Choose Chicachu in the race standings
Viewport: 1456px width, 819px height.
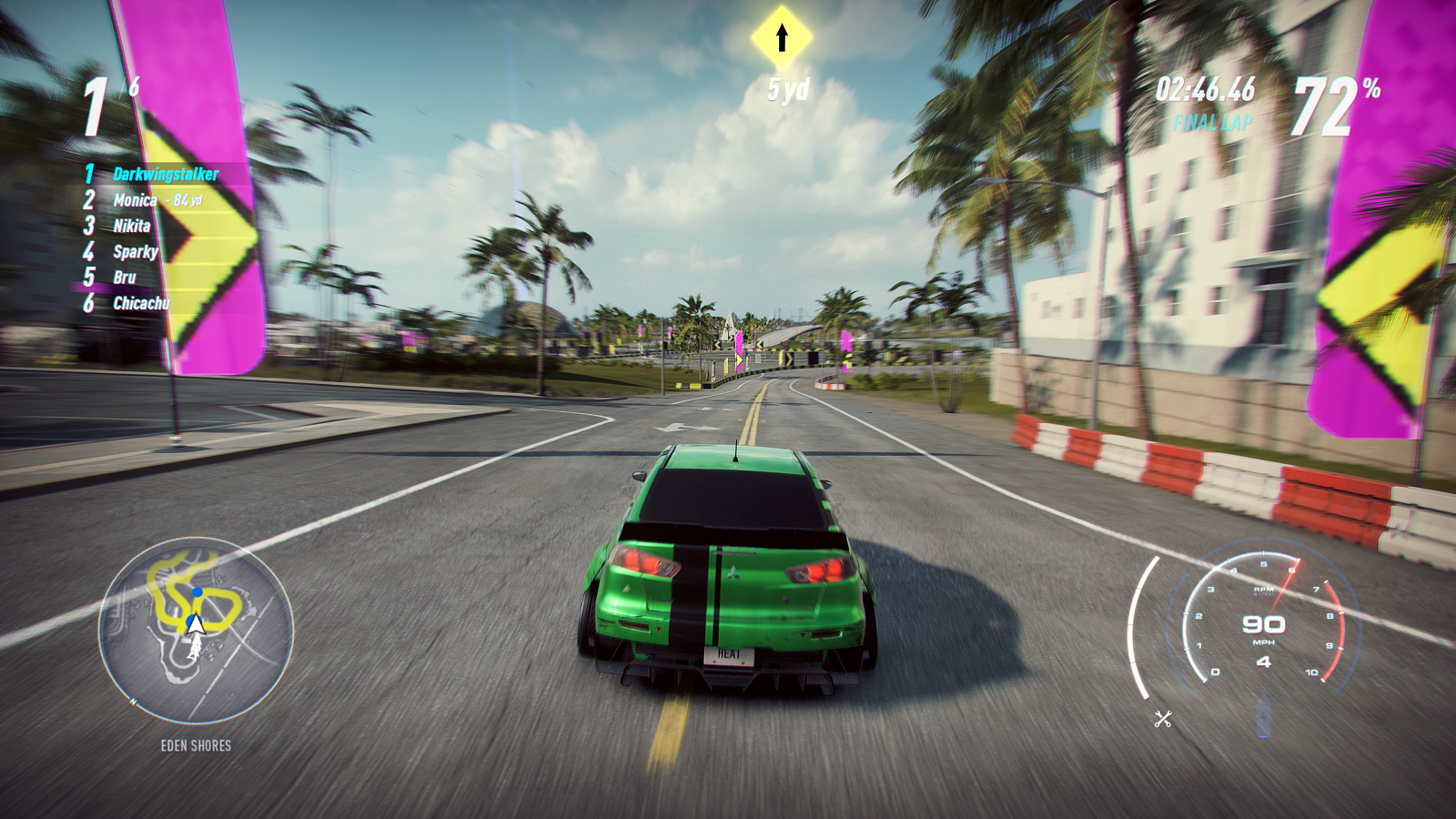tap(140, 303)
